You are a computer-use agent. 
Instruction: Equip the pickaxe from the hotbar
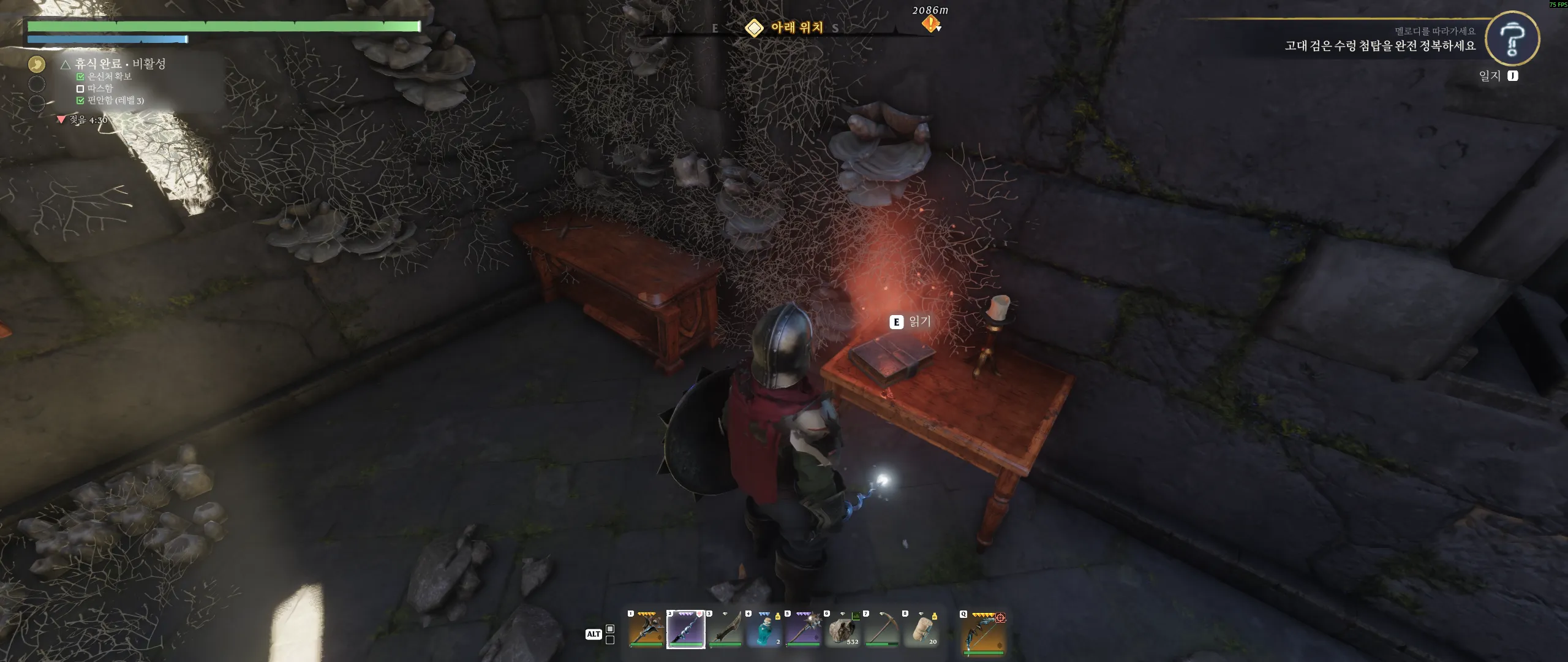pyautogui.click(x=881, y=630)
